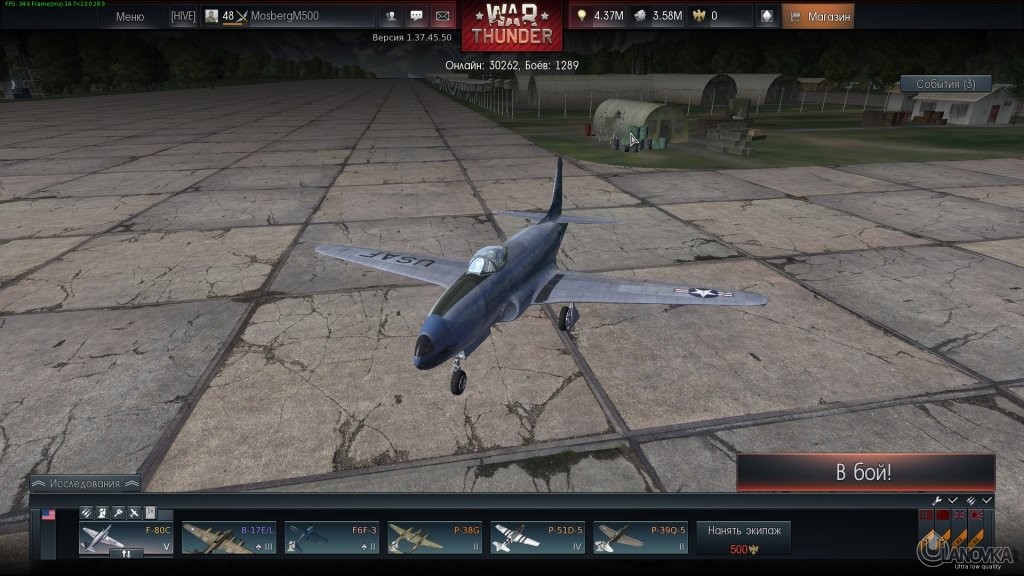Hire a crew with Нанять экипаж

click(x=743, y=536)
